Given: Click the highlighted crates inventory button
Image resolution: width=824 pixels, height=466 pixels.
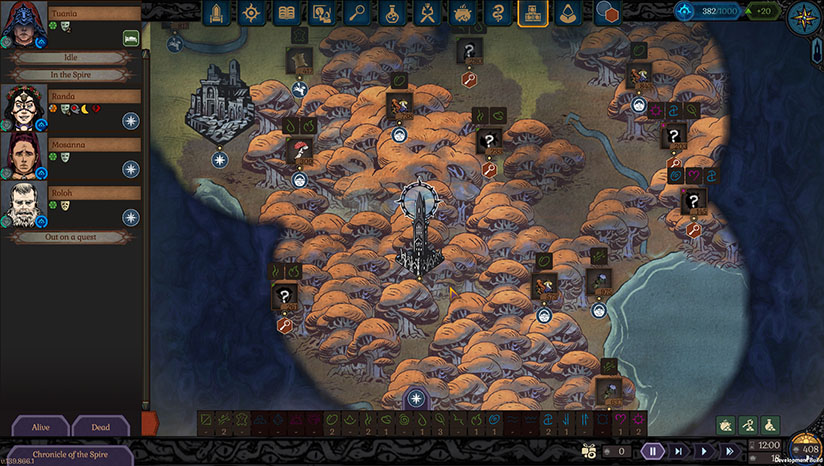Looking at the screenshot, I should [532, 13].
